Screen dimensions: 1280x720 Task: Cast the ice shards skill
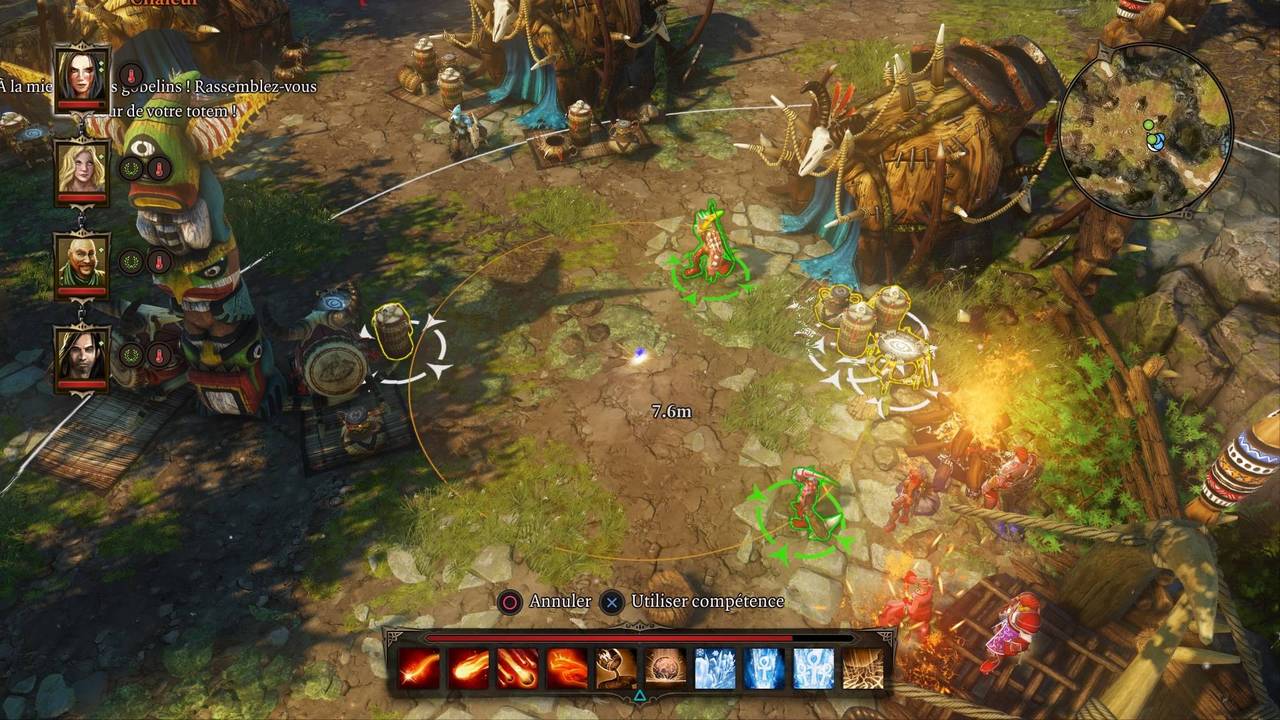715,669
